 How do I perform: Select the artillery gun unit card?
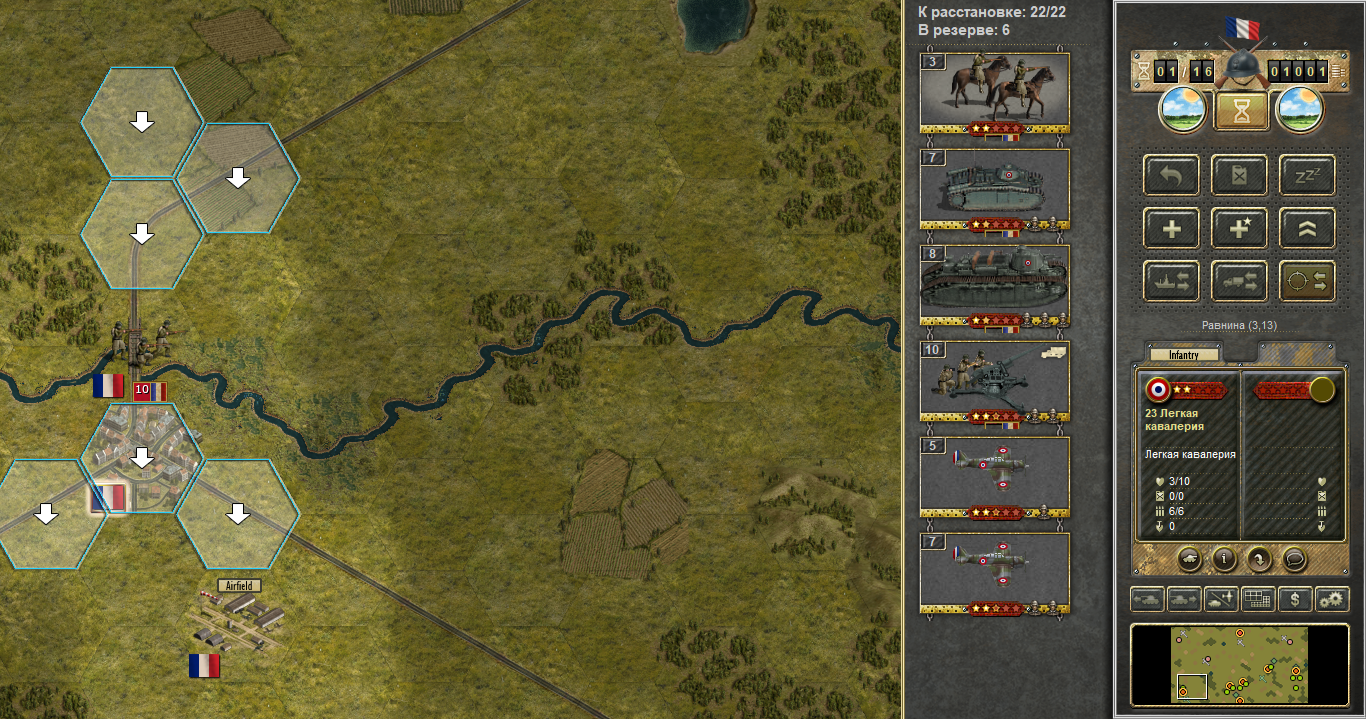(x=994, y=379)
